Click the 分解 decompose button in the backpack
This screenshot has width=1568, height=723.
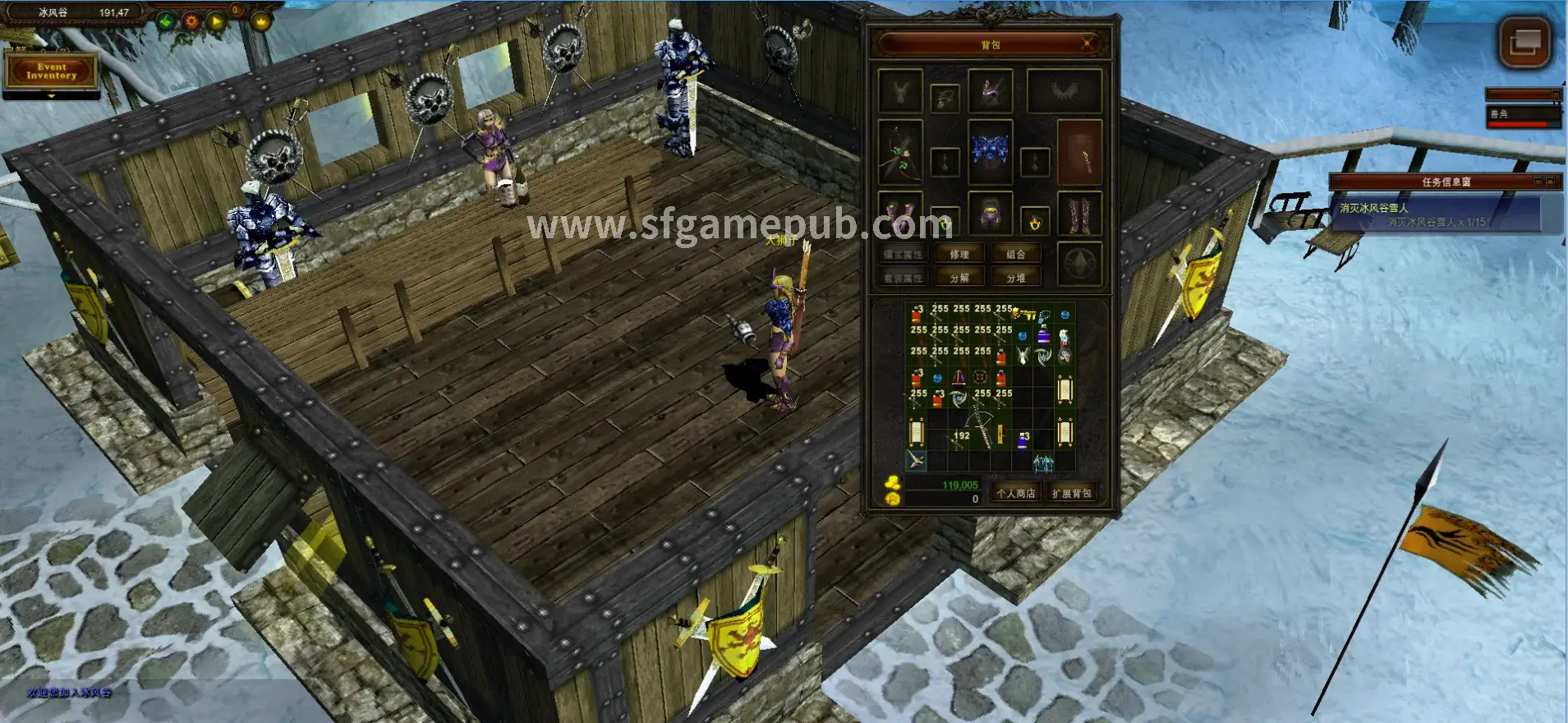coord(959,276)
